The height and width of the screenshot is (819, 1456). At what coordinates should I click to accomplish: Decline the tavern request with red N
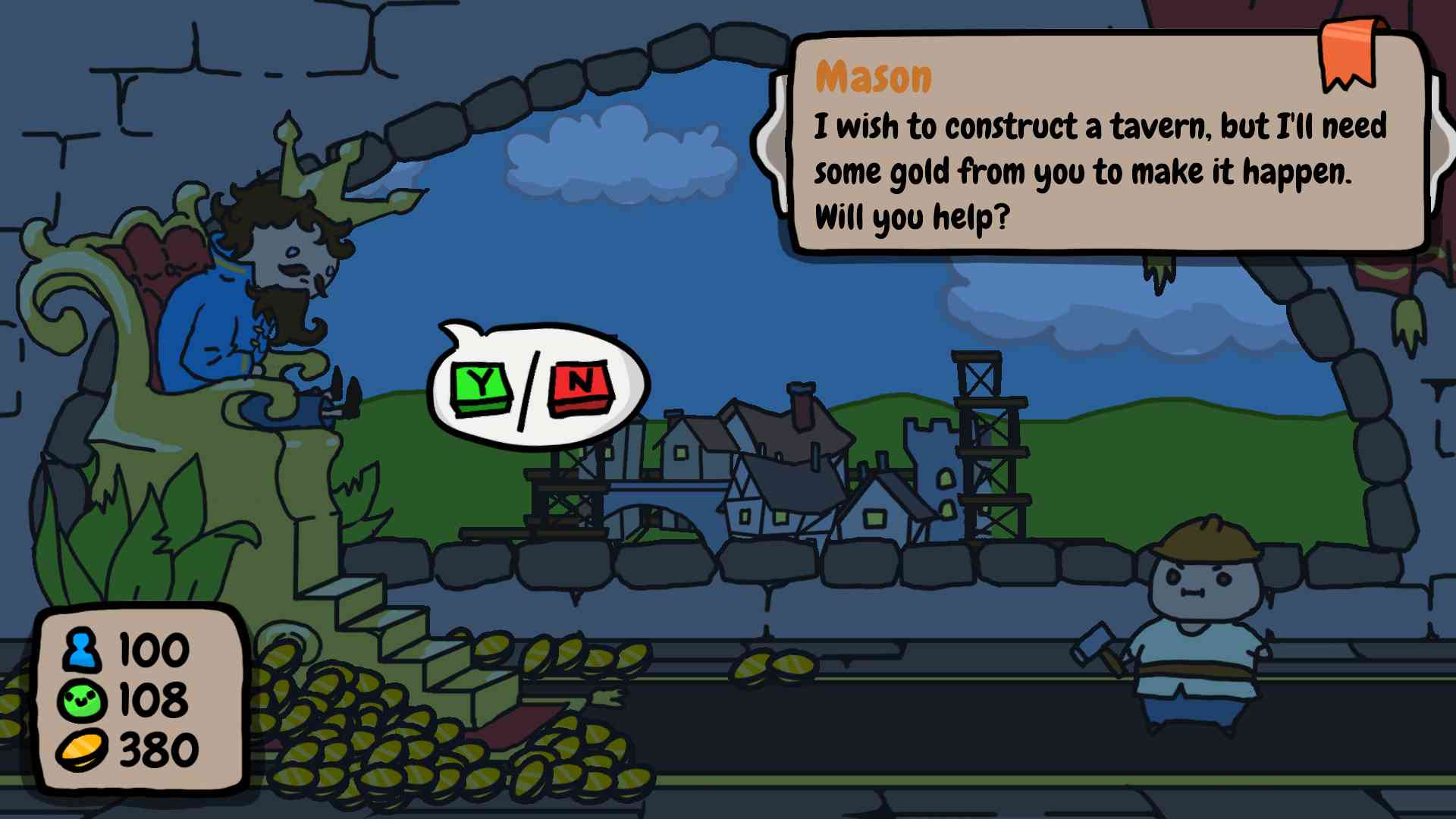581,385
